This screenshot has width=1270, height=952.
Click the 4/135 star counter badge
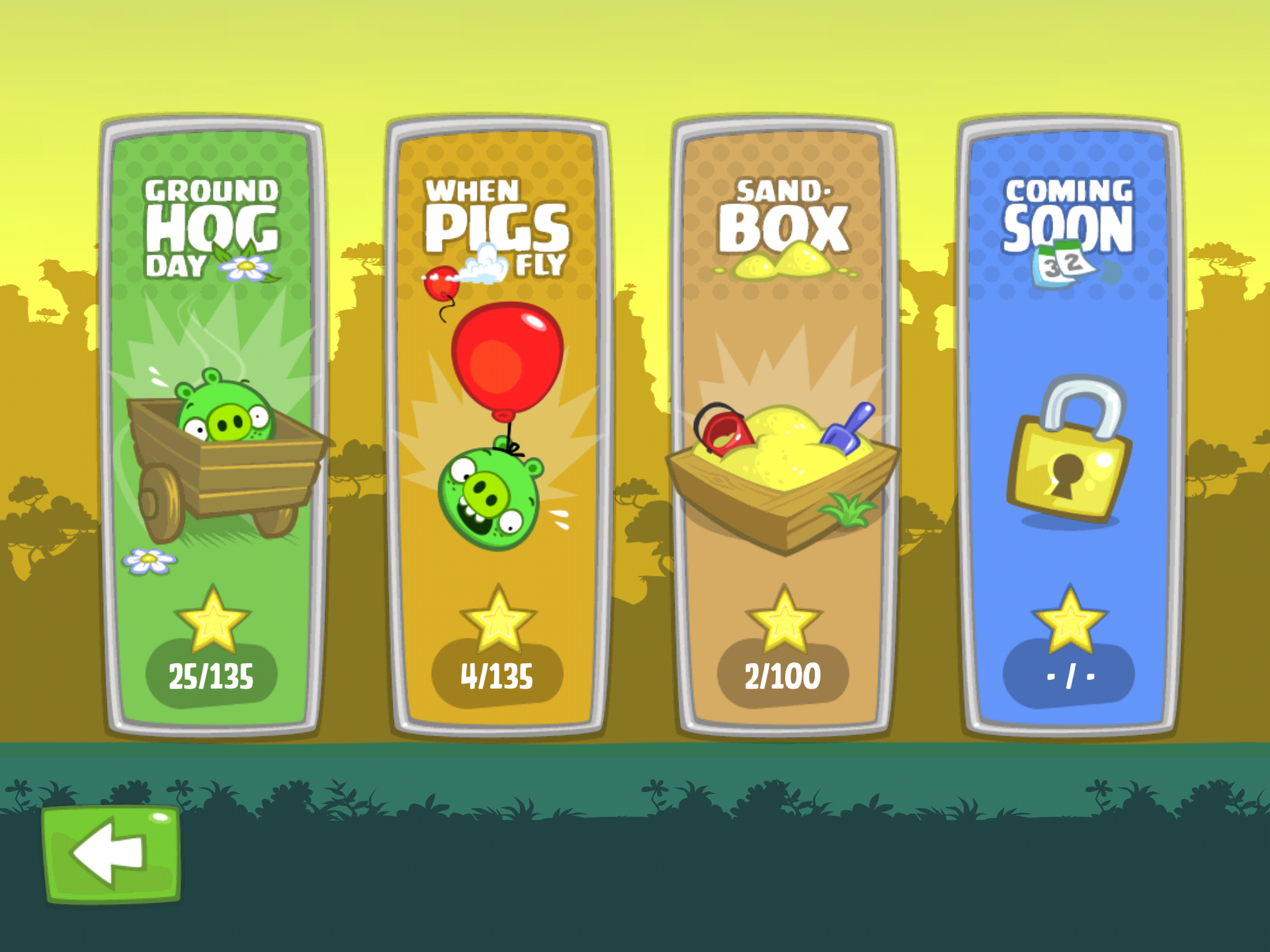496,676
